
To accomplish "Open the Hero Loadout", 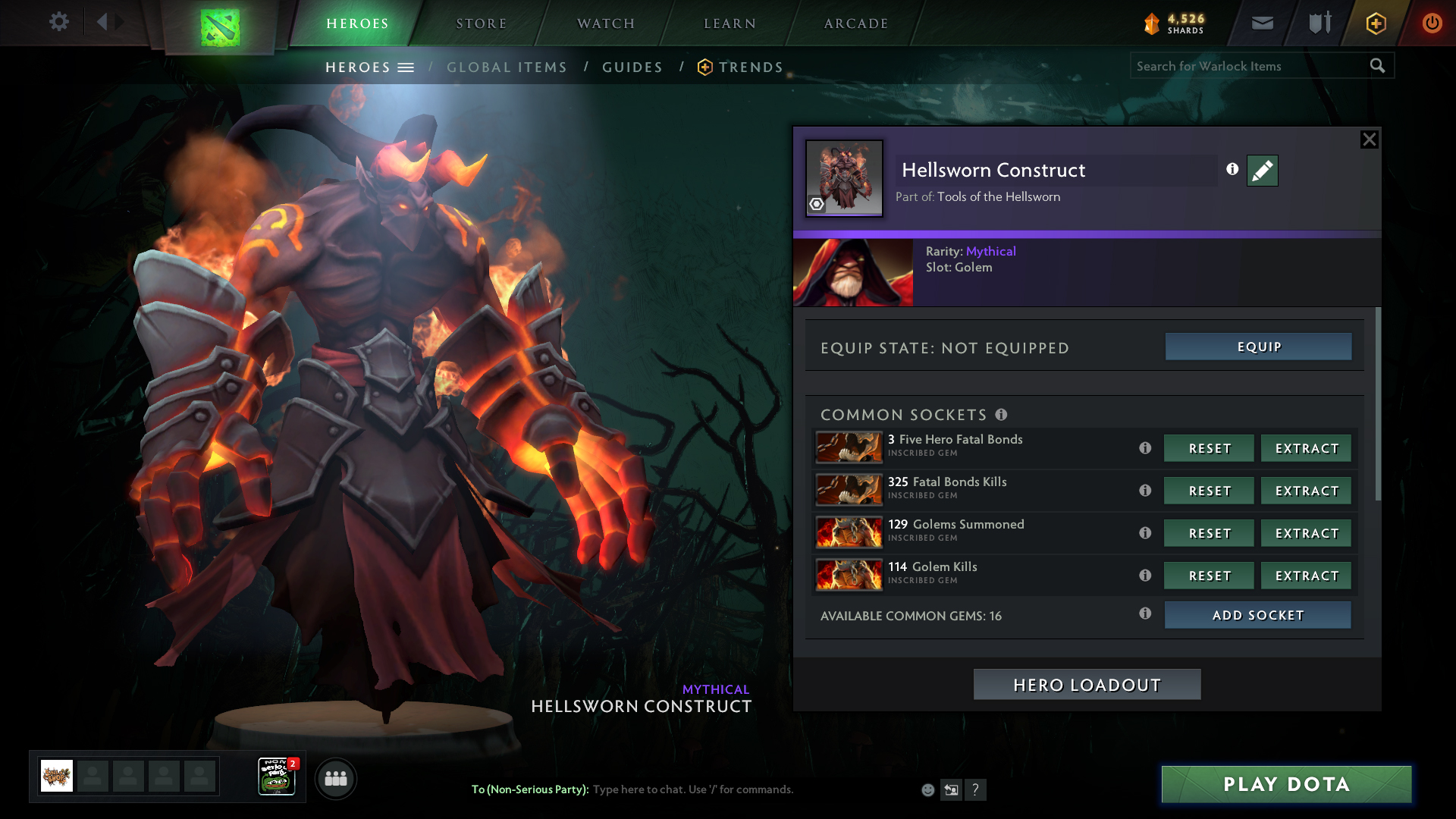I will click(x=1087, y=685).
